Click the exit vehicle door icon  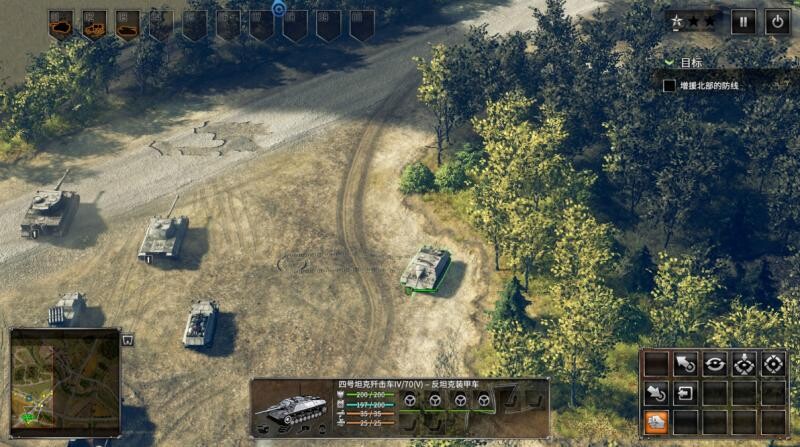686,393
